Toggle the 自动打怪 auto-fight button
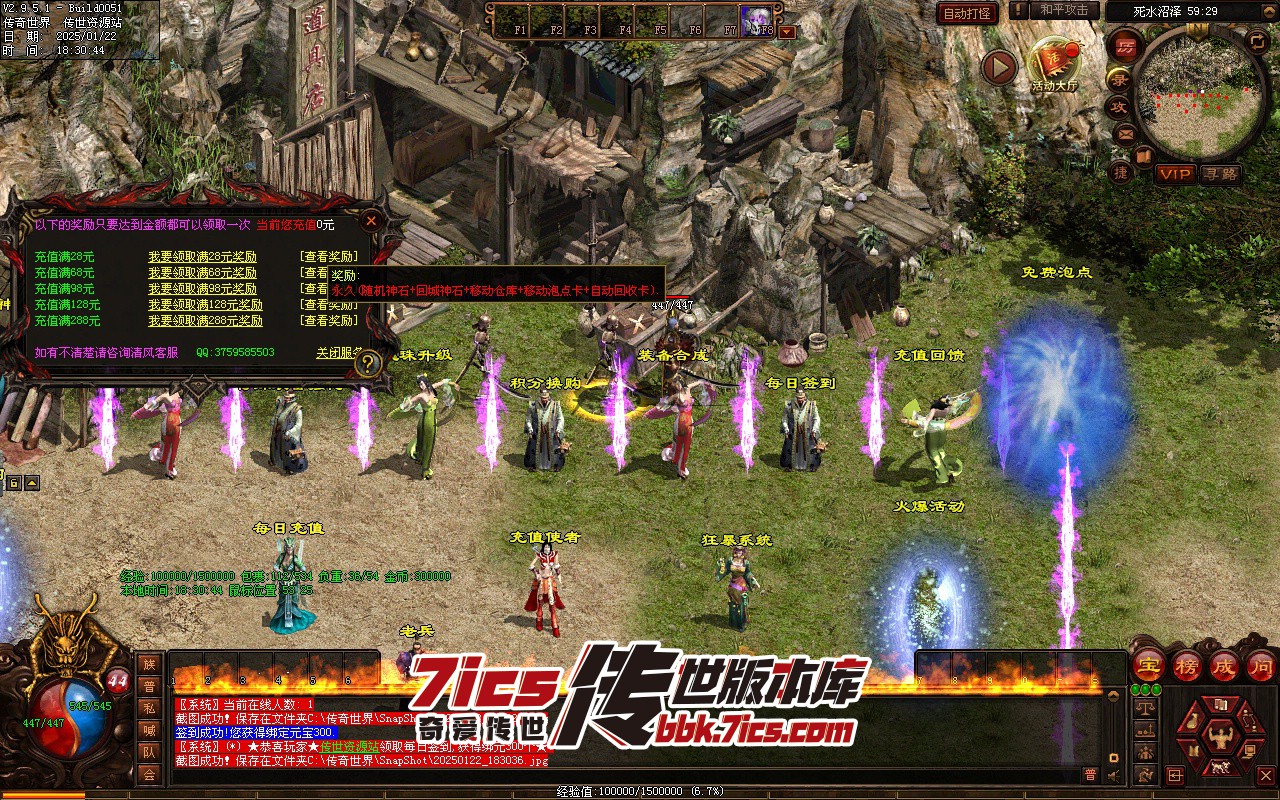Screen dimensions: 1280x800 click(x=967, y=13)
